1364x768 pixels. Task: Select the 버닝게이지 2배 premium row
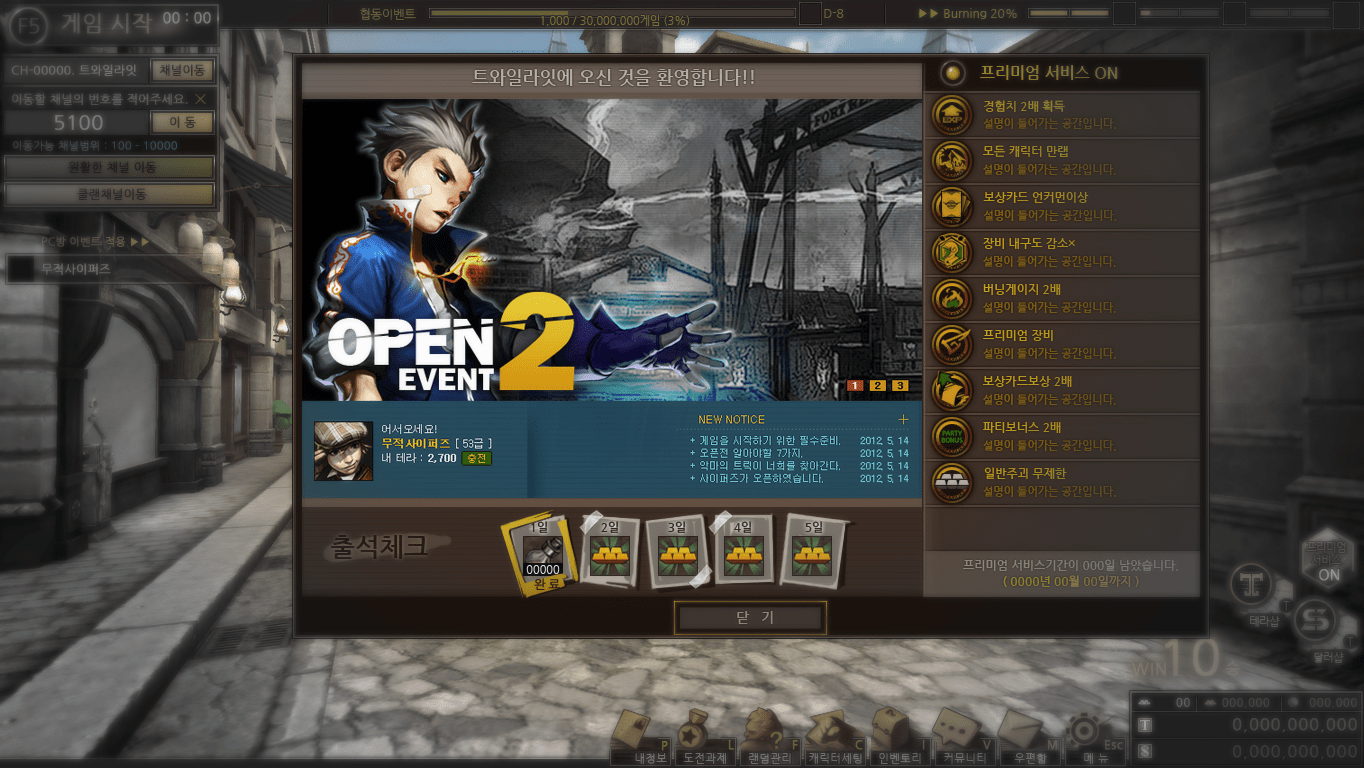[1062, 299]
